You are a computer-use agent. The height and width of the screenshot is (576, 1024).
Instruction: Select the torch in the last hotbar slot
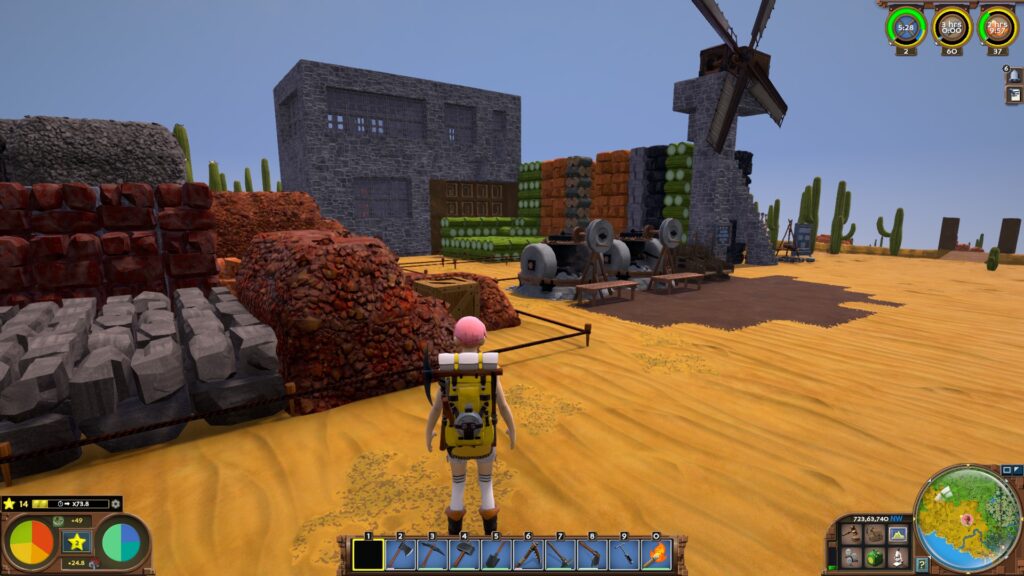pos(656,554)
